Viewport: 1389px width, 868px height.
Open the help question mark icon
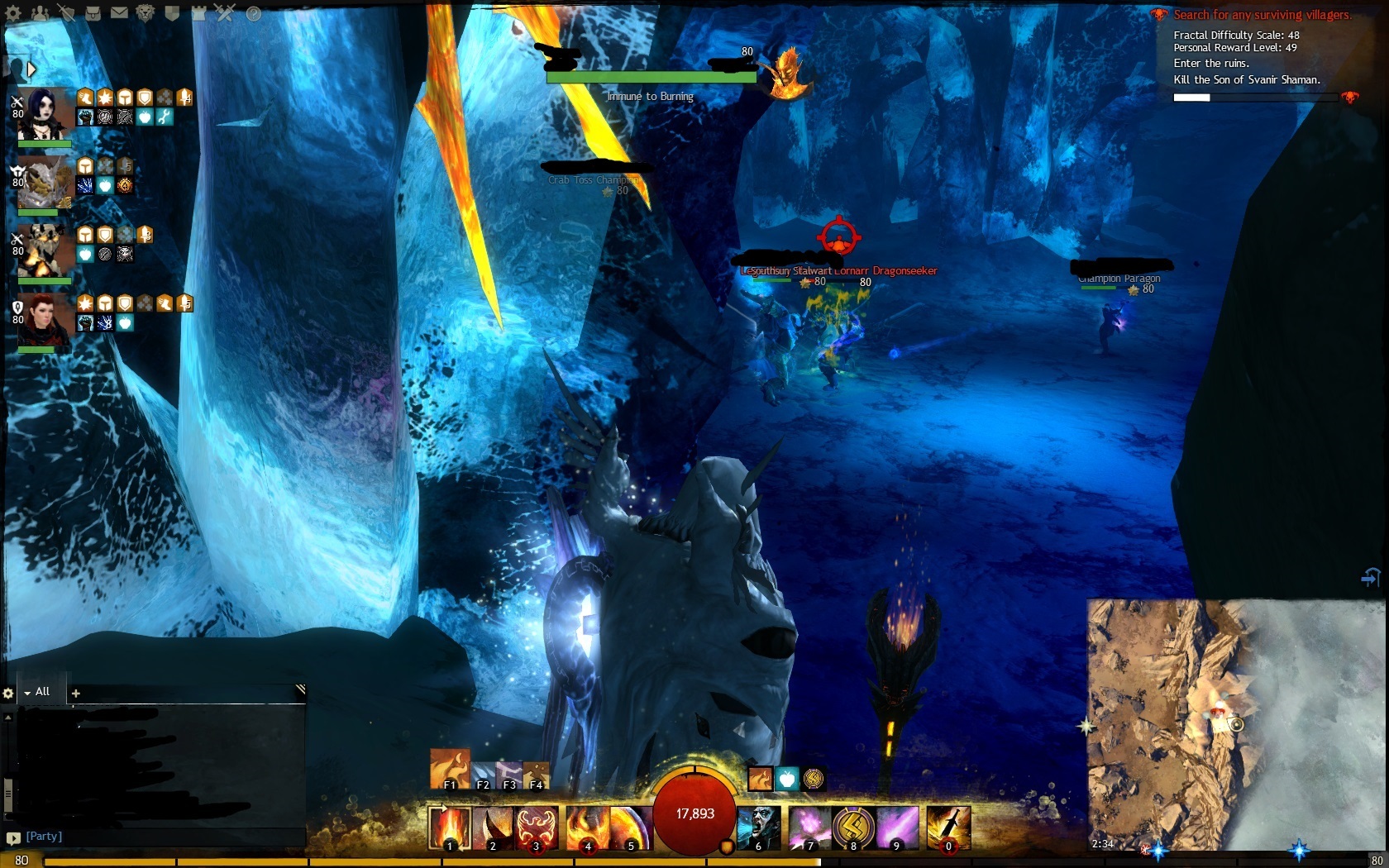click(x=253, y=13)
